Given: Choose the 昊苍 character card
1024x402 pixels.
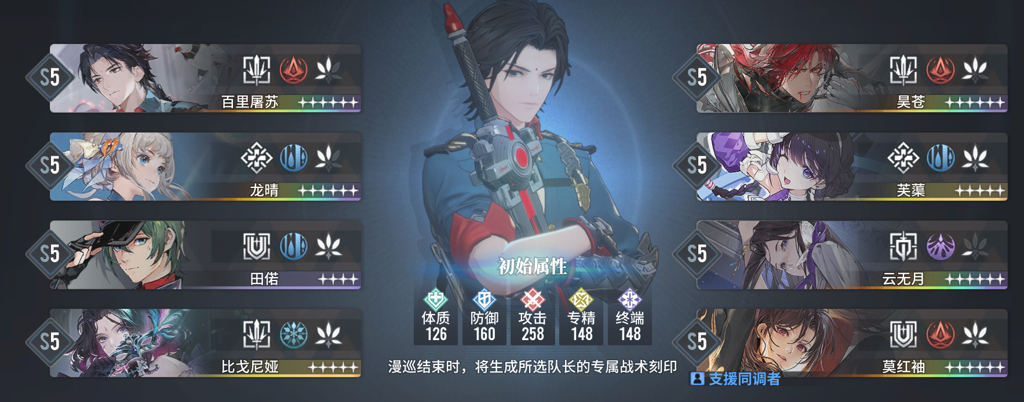Looking at the screenshot, I should click(x=852, y=78).
